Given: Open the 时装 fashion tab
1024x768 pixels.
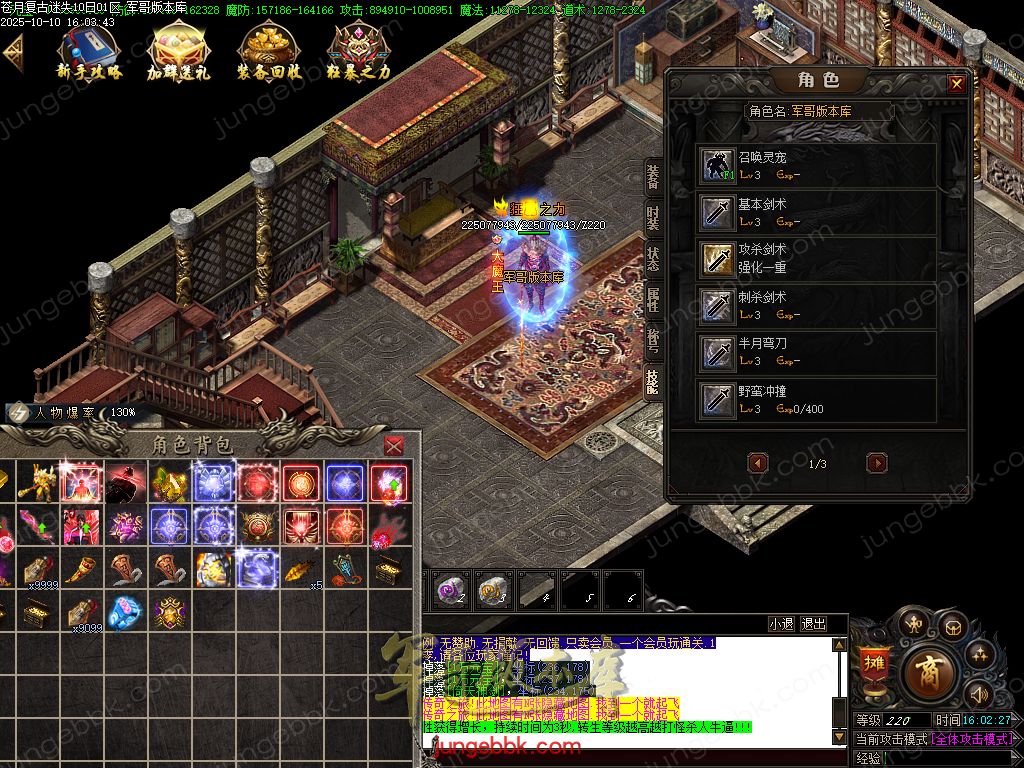Looking at the screenshot, I should tap(653, 218).
